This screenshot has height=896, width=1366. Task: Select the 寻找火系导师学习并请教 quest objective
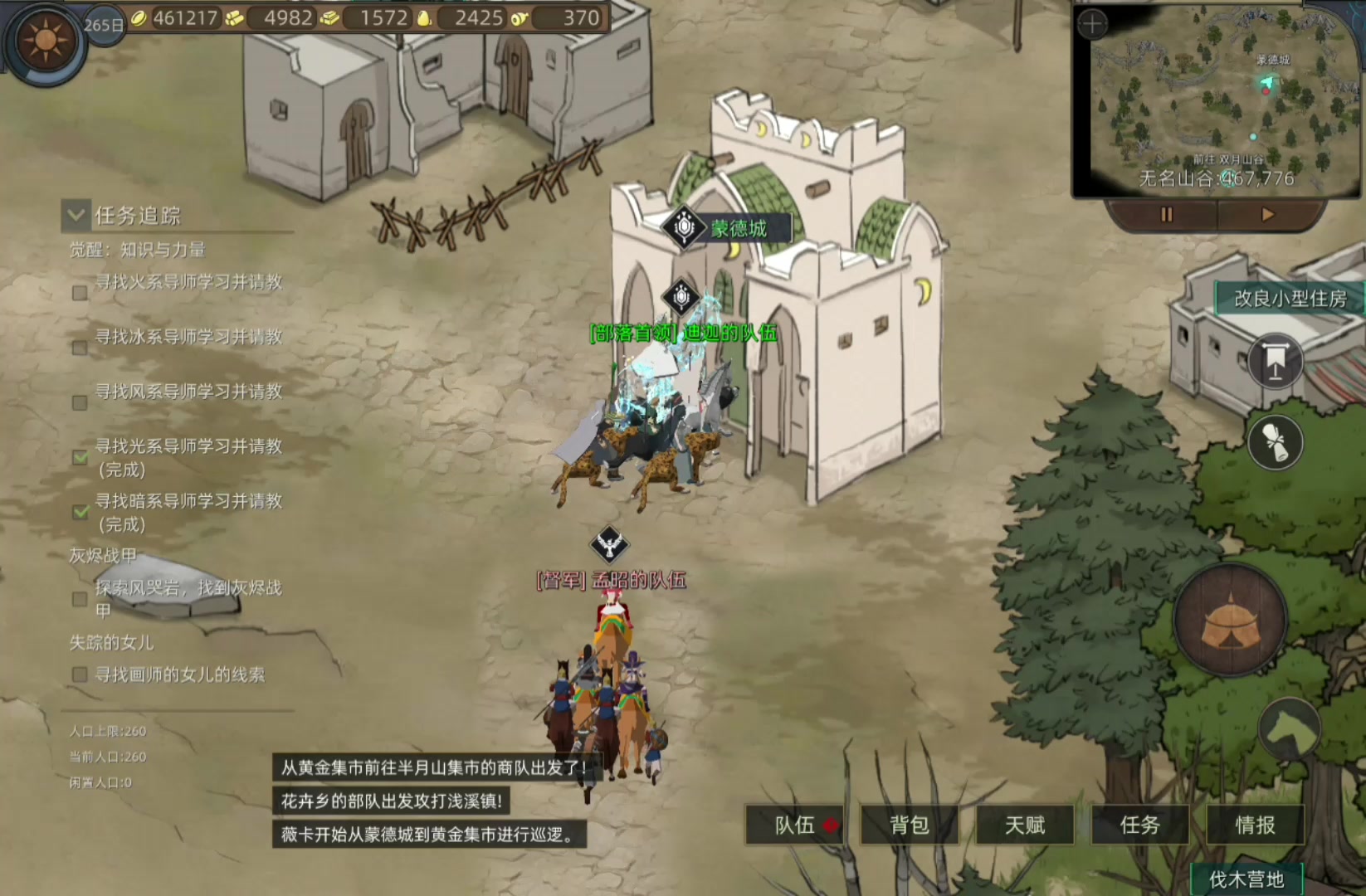point(188,282)
